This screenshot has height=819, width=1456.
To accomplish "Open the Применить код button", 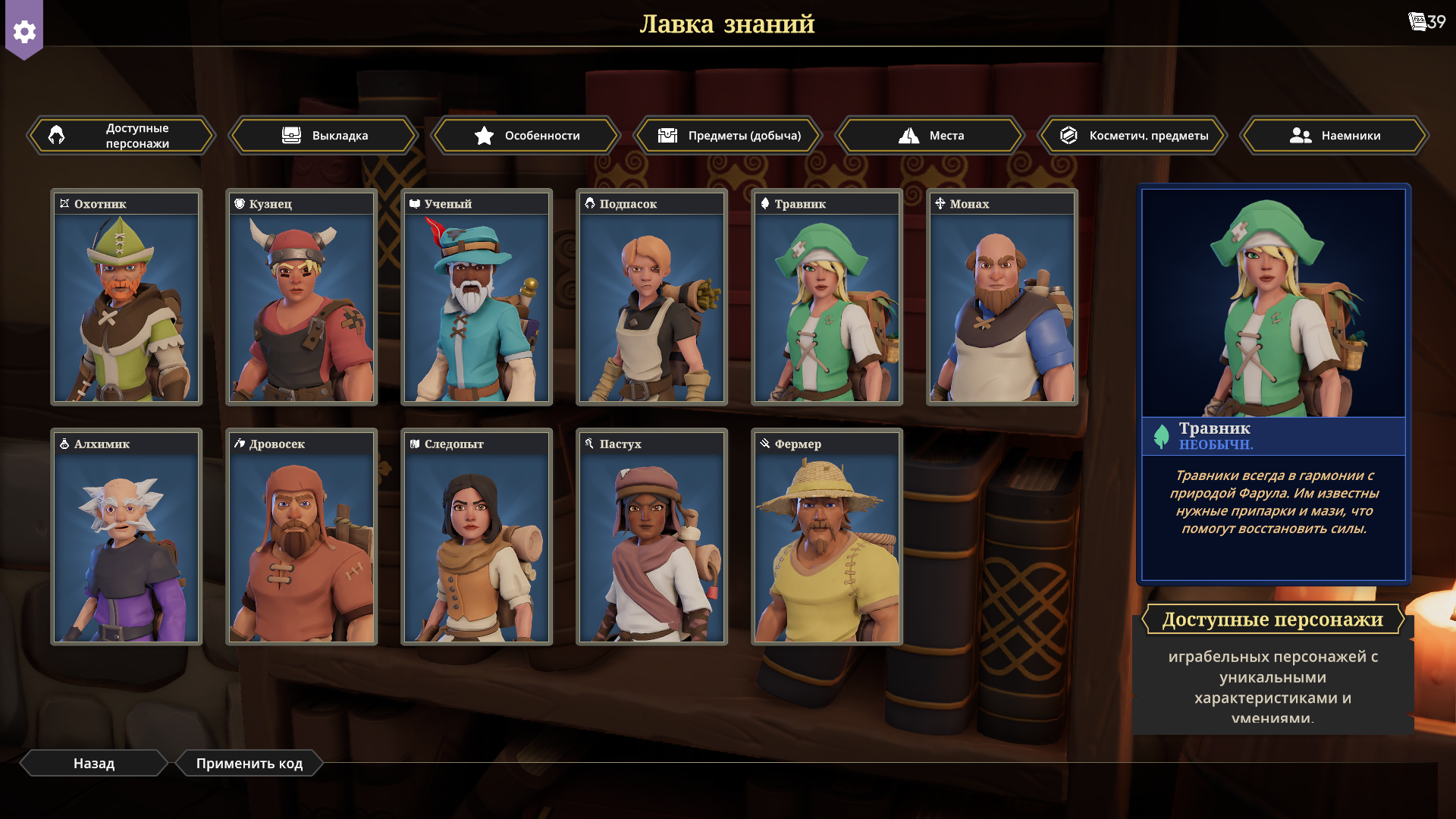I will [x=249, y=764].
